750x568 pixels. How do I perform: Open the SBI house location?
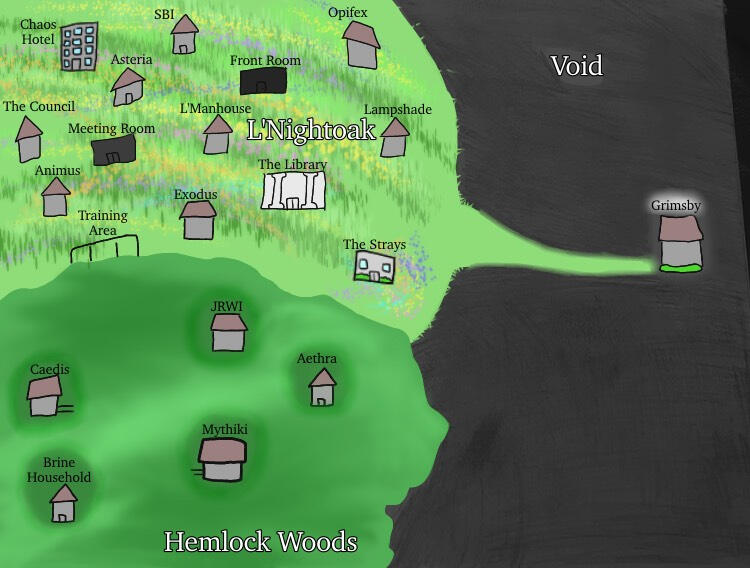[183, 37]
